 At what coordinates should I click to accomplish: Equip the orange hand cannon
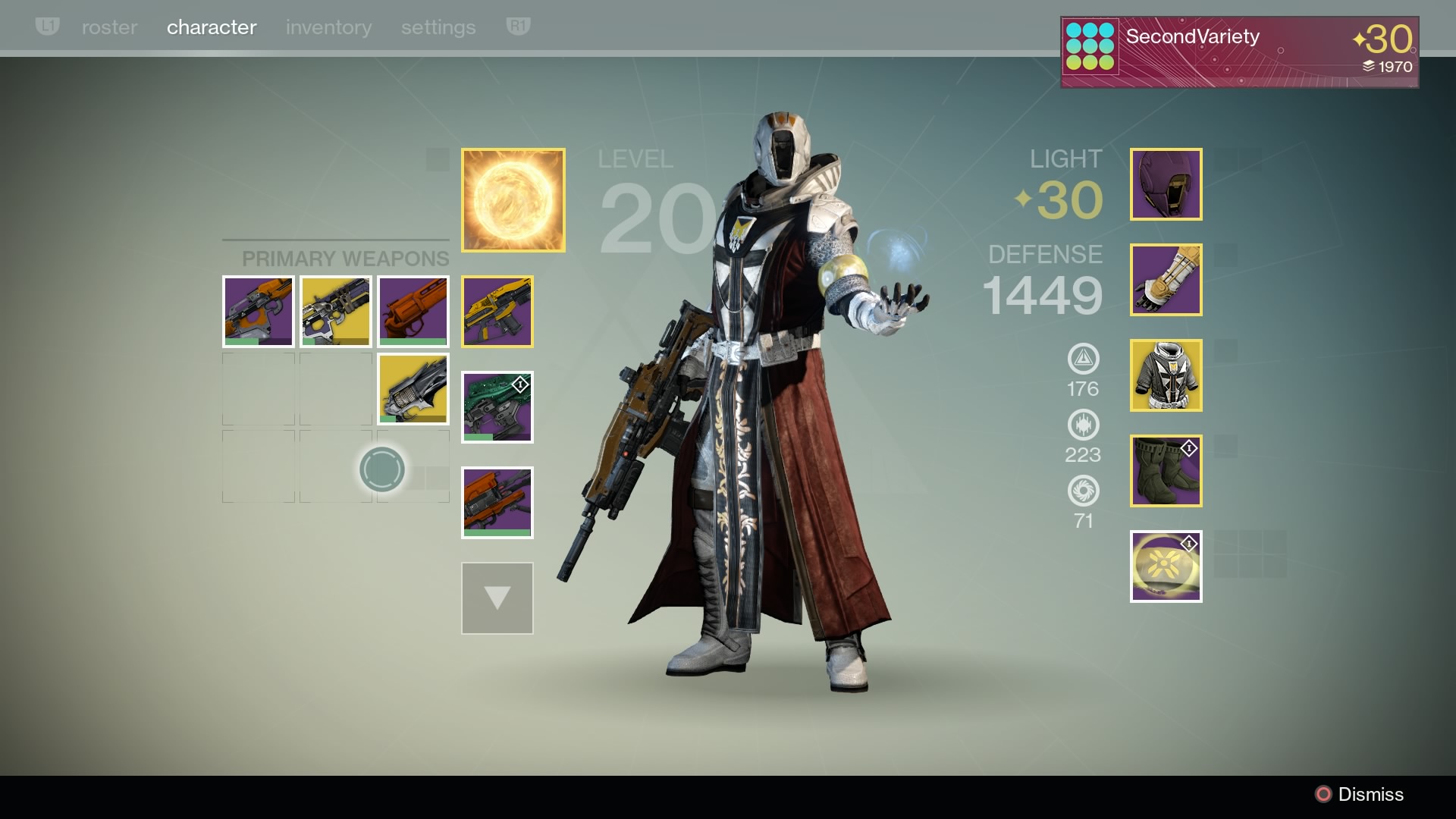pos(413,312)
